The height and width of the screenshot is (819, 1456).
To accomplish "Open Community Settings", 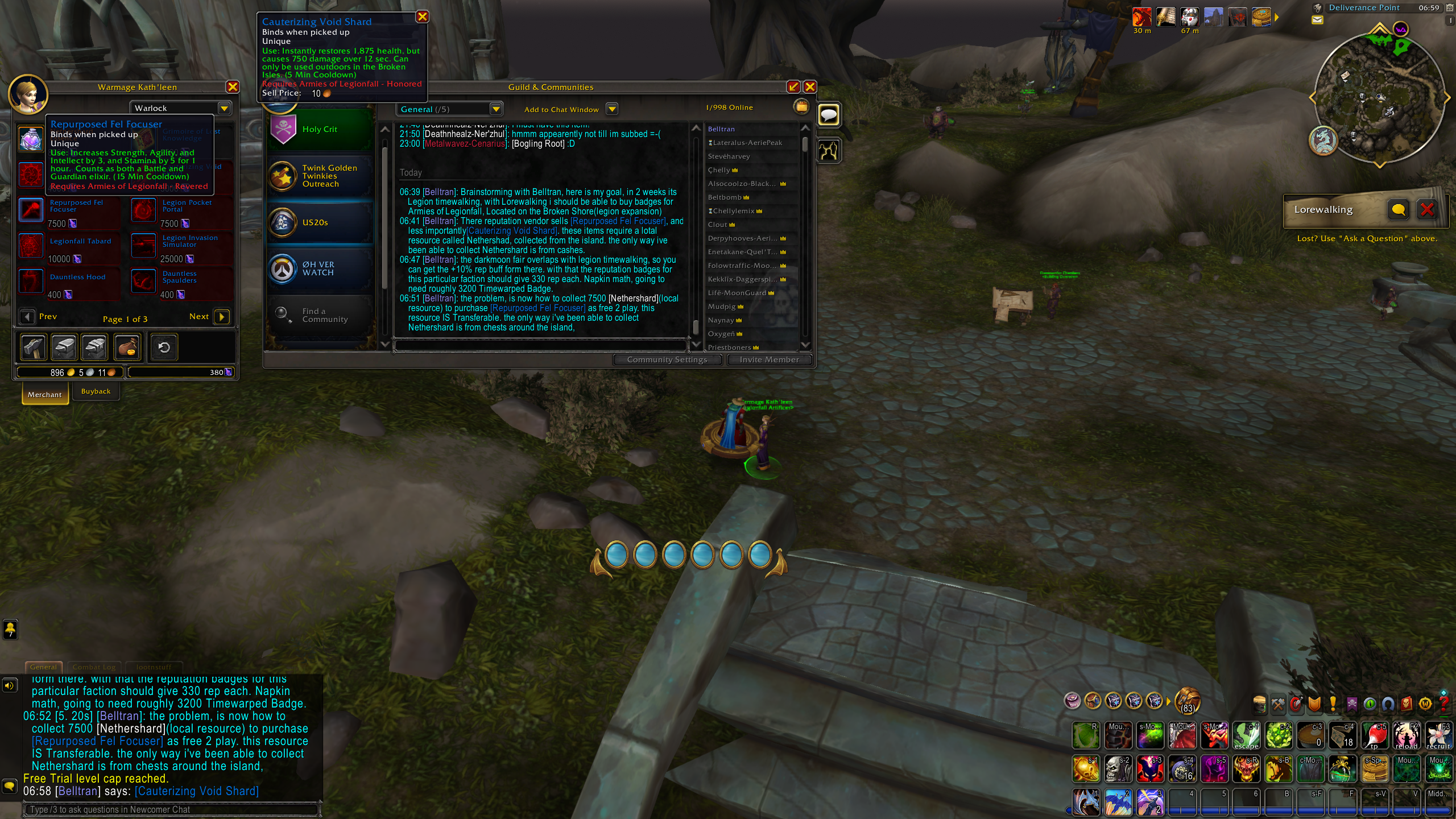I will tap(668, 359).
